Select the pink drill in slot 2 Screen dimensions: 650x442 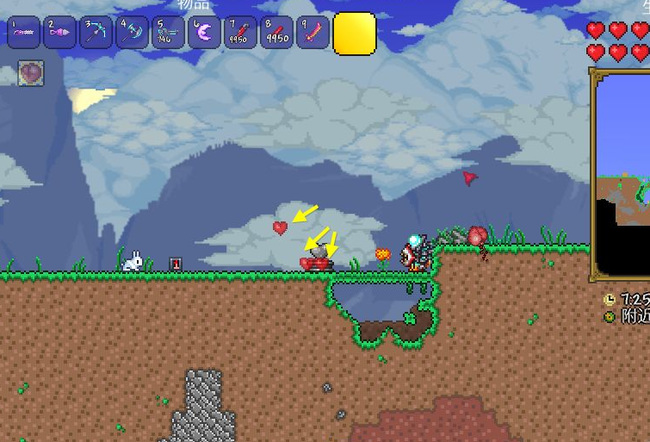pos(60,33)
